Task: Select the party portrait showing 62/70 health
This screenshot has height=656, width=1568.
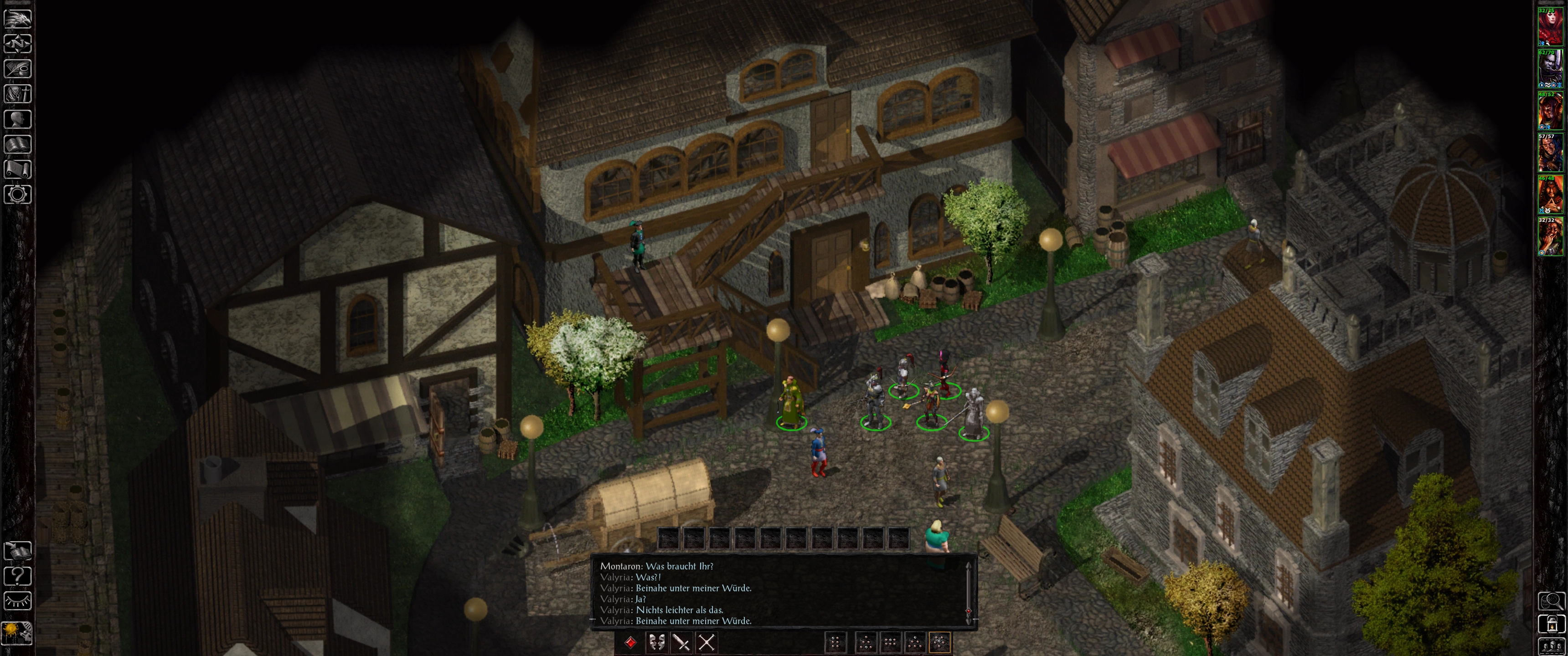Action: click(1550, 69)
